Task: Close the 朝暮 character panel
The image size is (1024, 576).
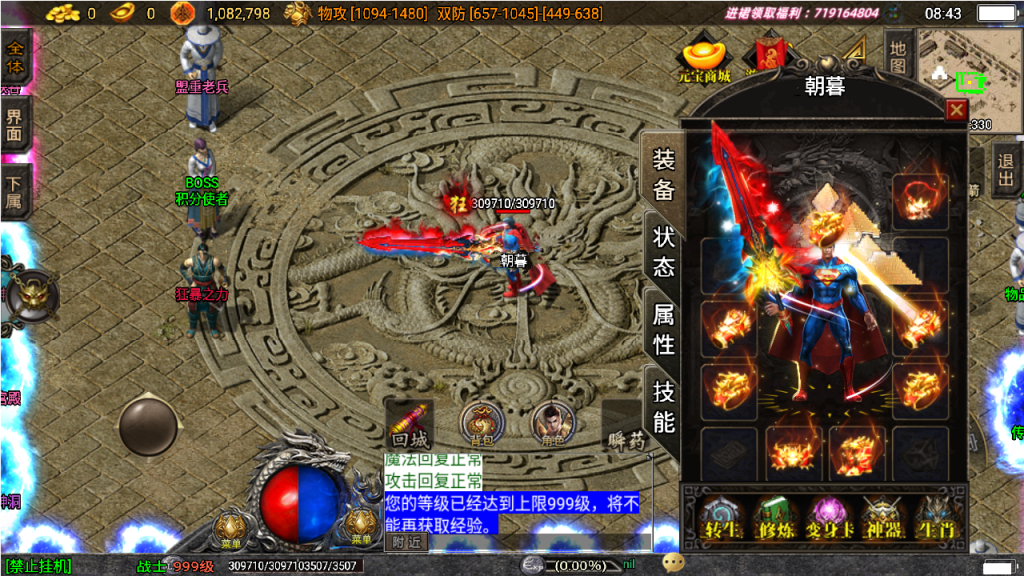Action: 956,110
